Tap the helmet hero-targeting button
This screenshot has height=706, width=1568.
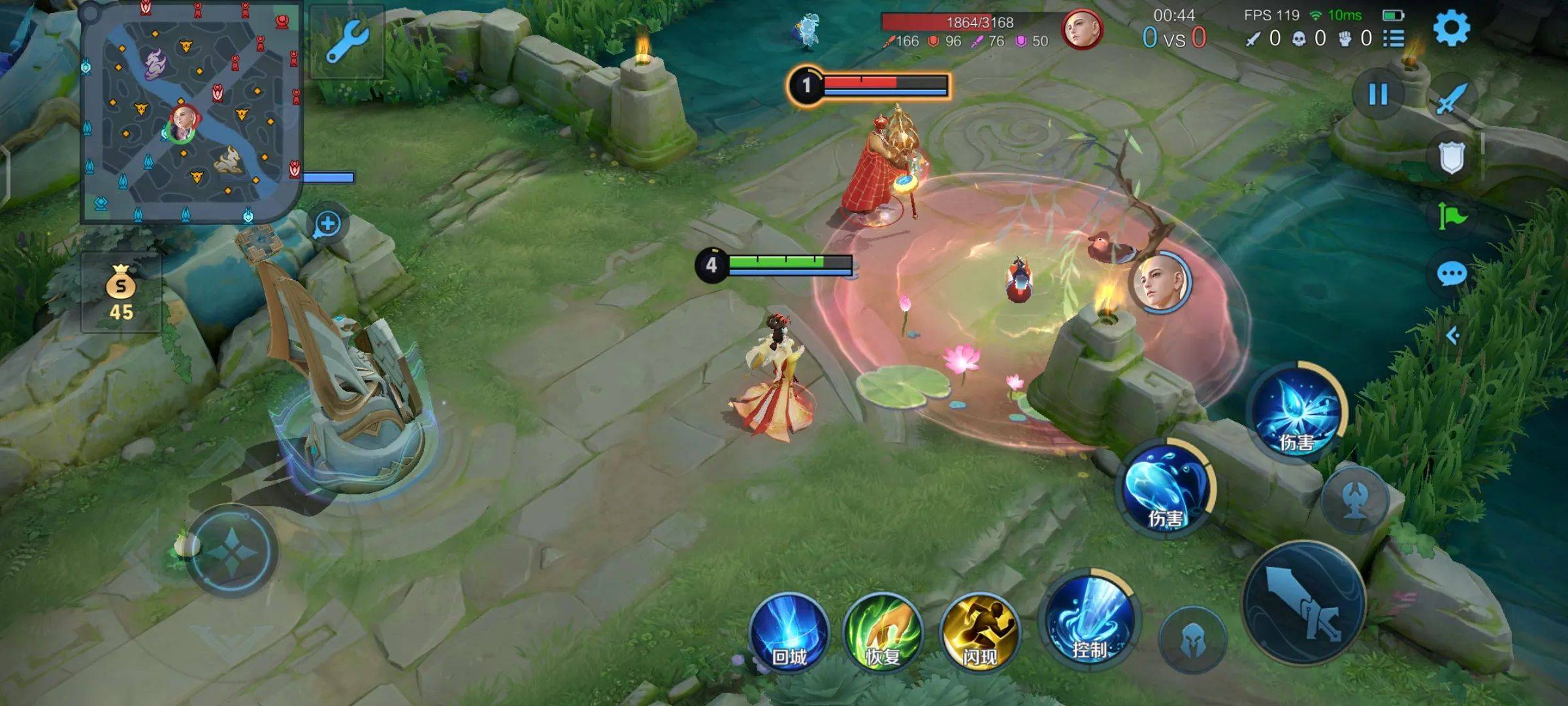click(x=1192, y=639)
